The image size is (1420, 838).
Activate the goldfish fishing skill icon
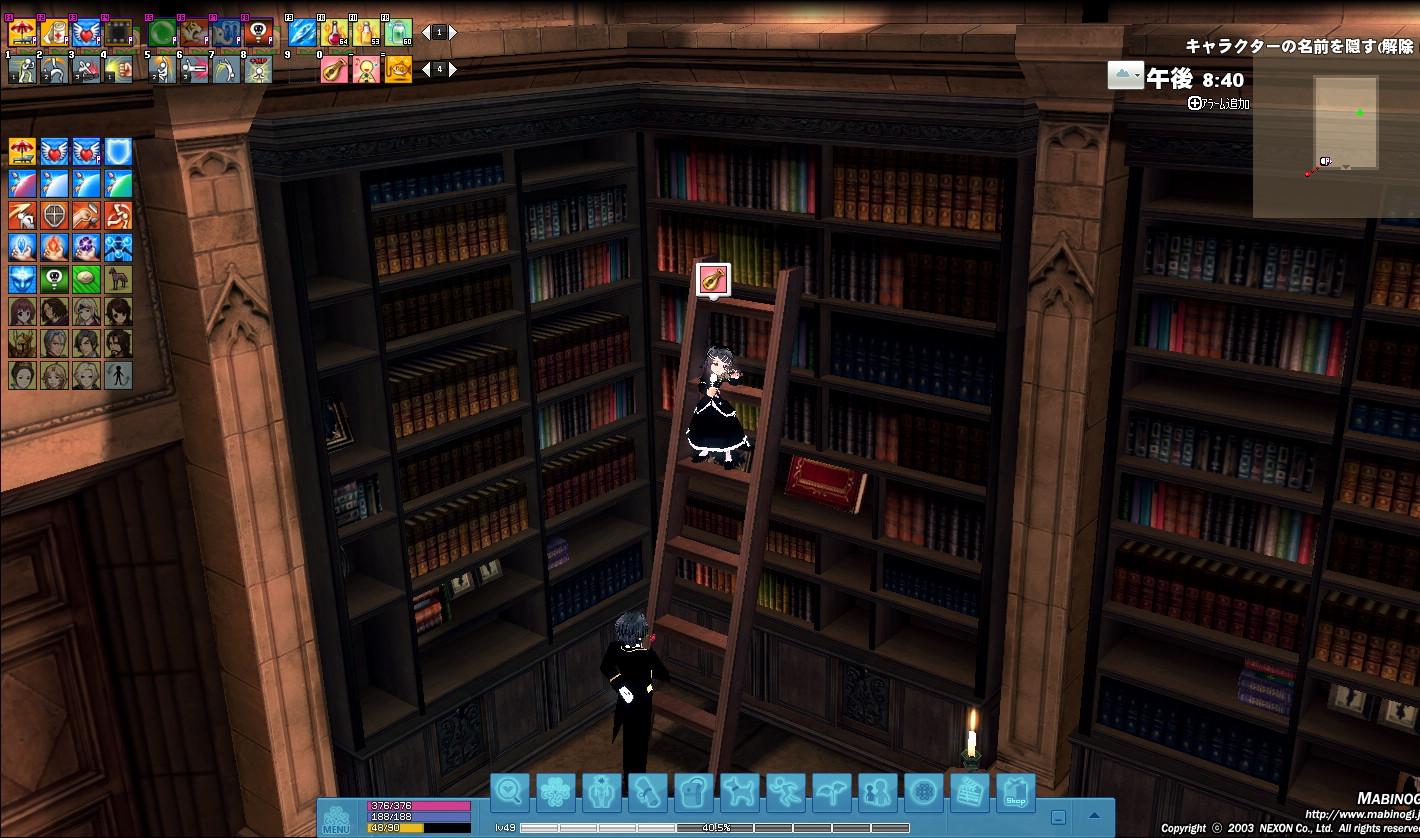click(399, 70)
